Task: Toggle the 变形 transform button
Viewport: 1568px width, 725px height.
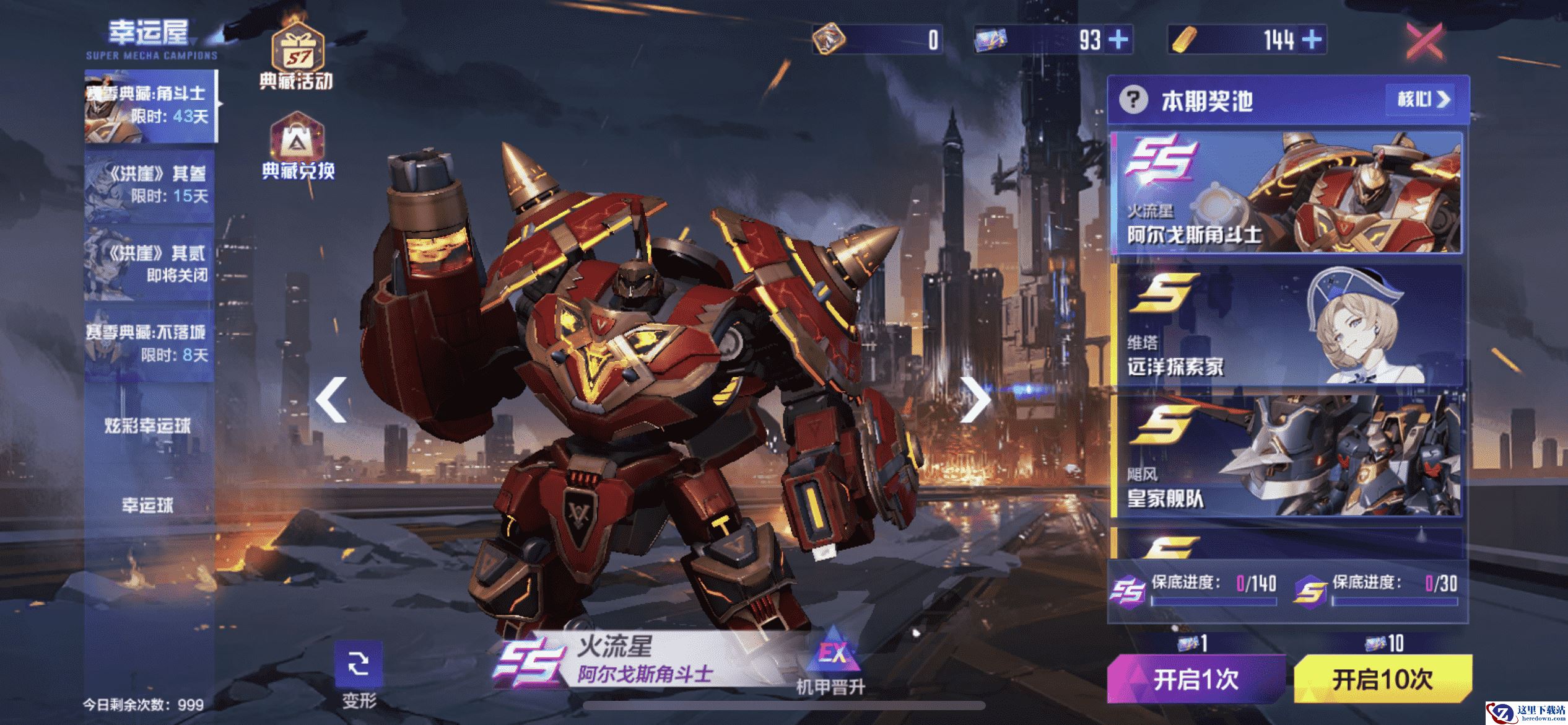Action: tap(359, 674)
